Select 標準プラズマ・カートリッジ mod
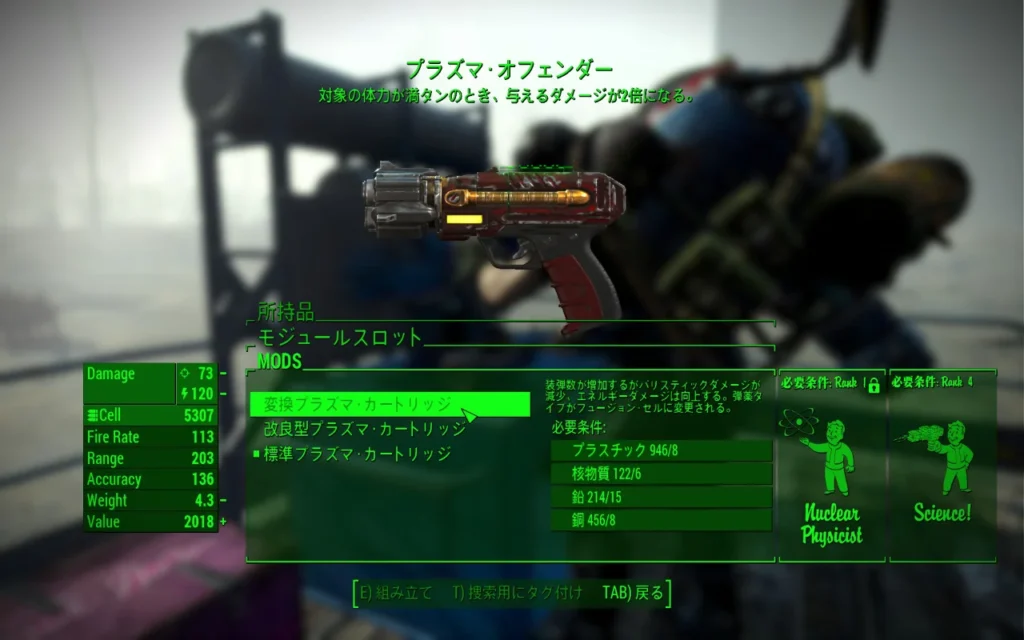1024x640 pixels. [357, 454]
